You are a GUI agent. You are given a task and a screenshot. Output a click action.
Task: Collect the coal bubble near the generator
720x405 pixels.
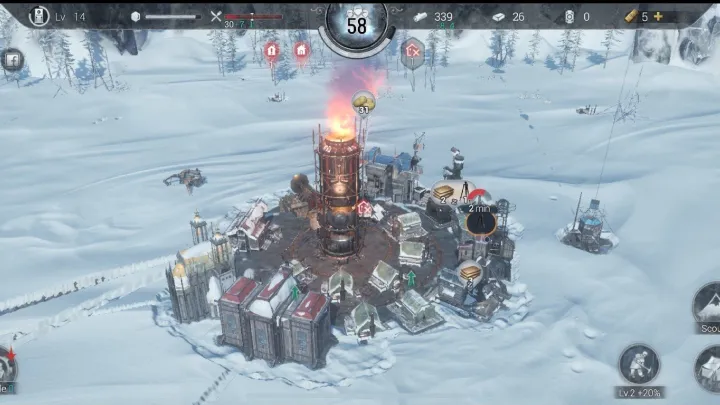tap(363, 102)
